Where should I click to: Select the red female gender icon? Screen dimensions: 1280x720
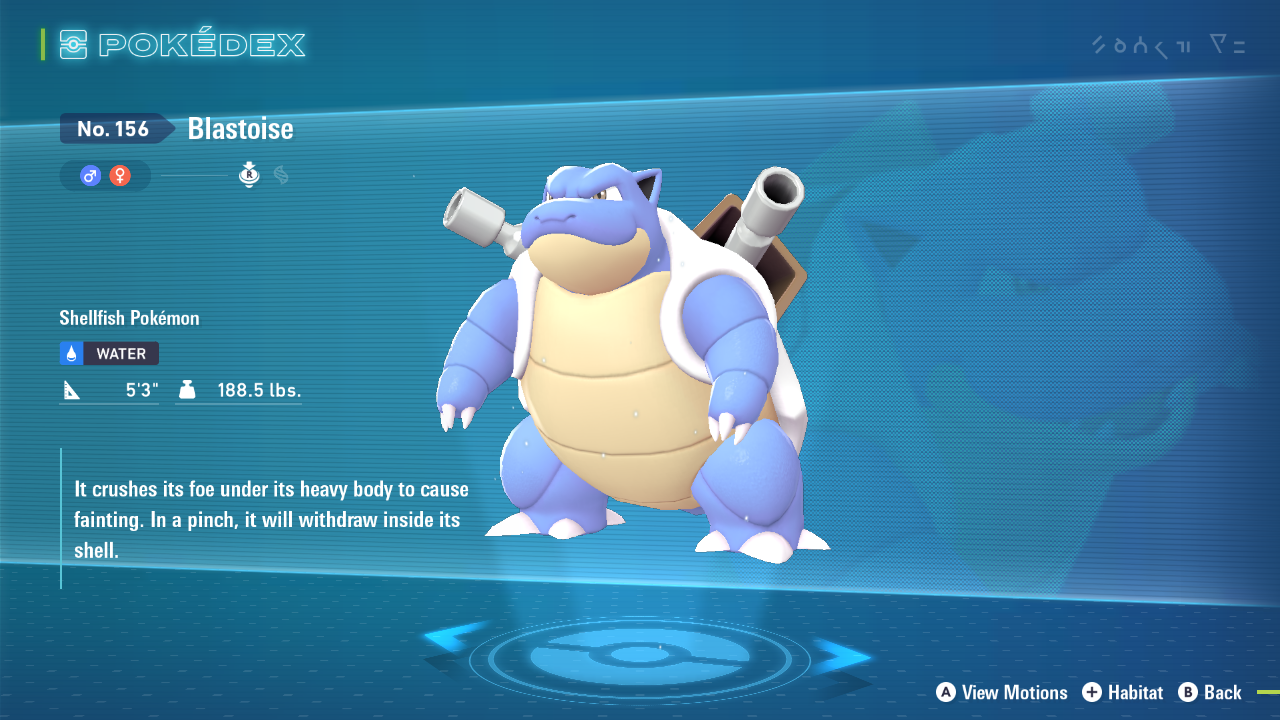(x=120, y=176)
